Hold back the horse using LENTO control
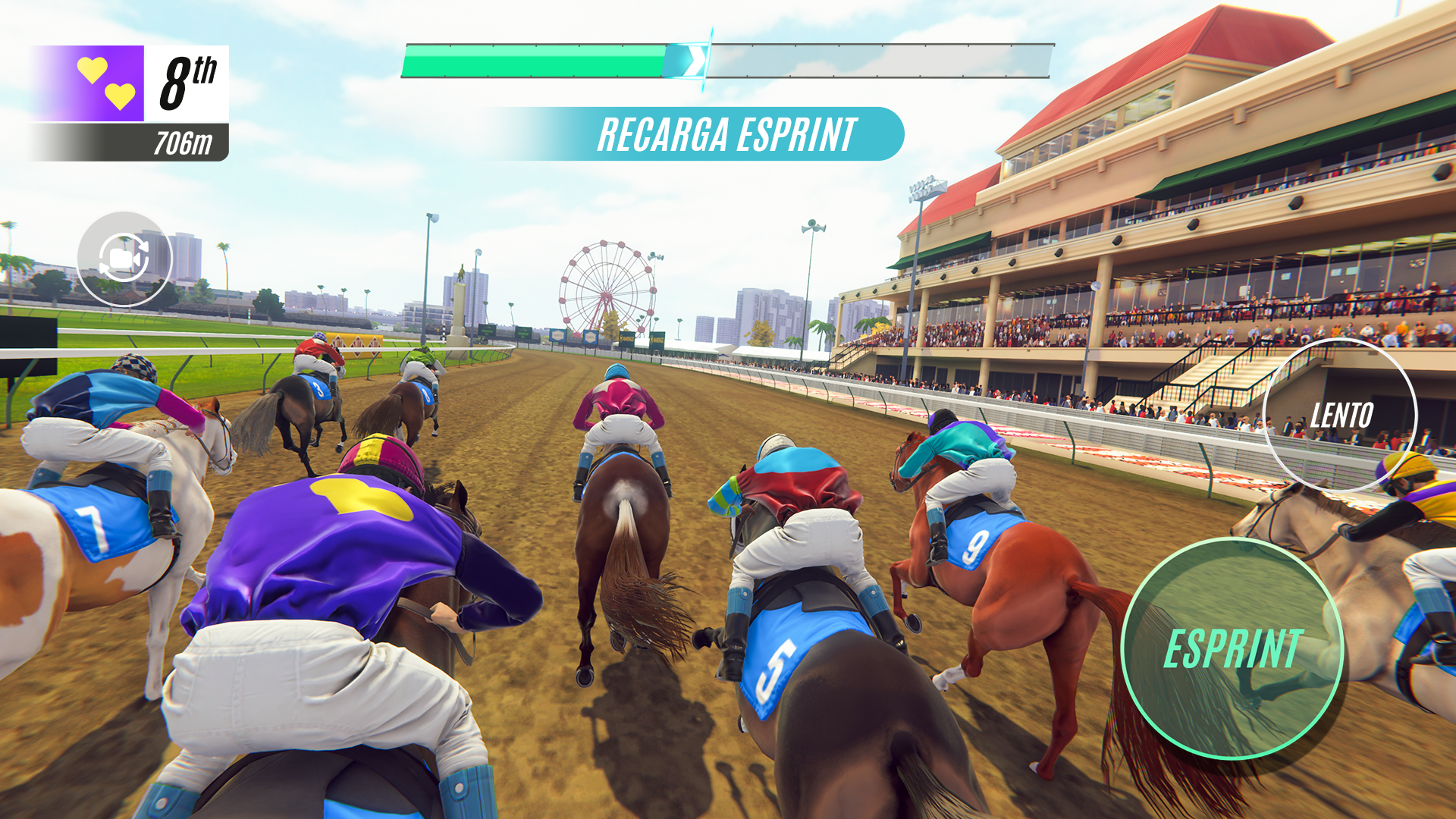The width and height of the screenshot is (1456, 819). [x=1341, y=416]
